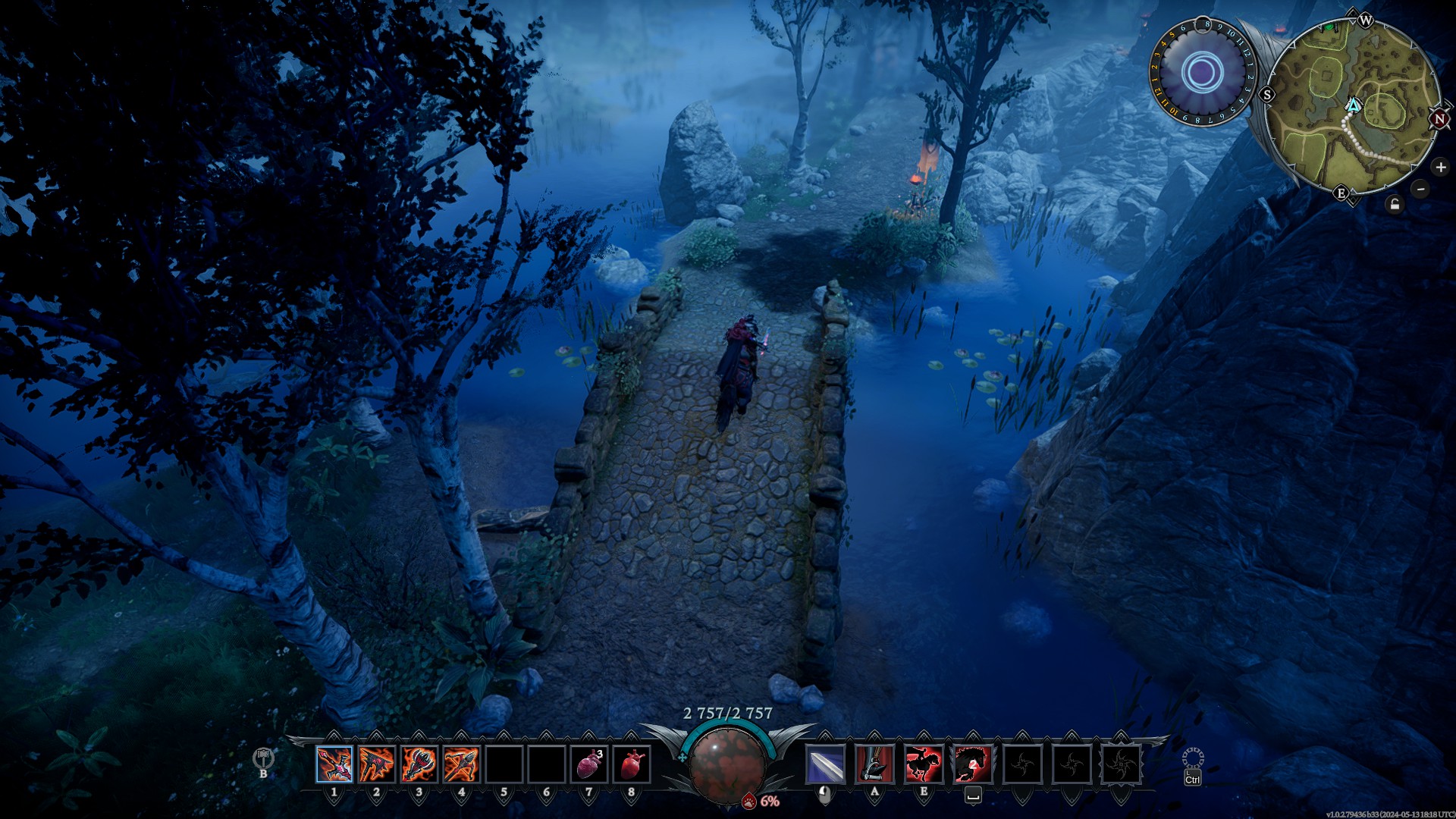The image size is (1456, 819).
Task: Click the green marker on the minimap
Action: 1329,27
